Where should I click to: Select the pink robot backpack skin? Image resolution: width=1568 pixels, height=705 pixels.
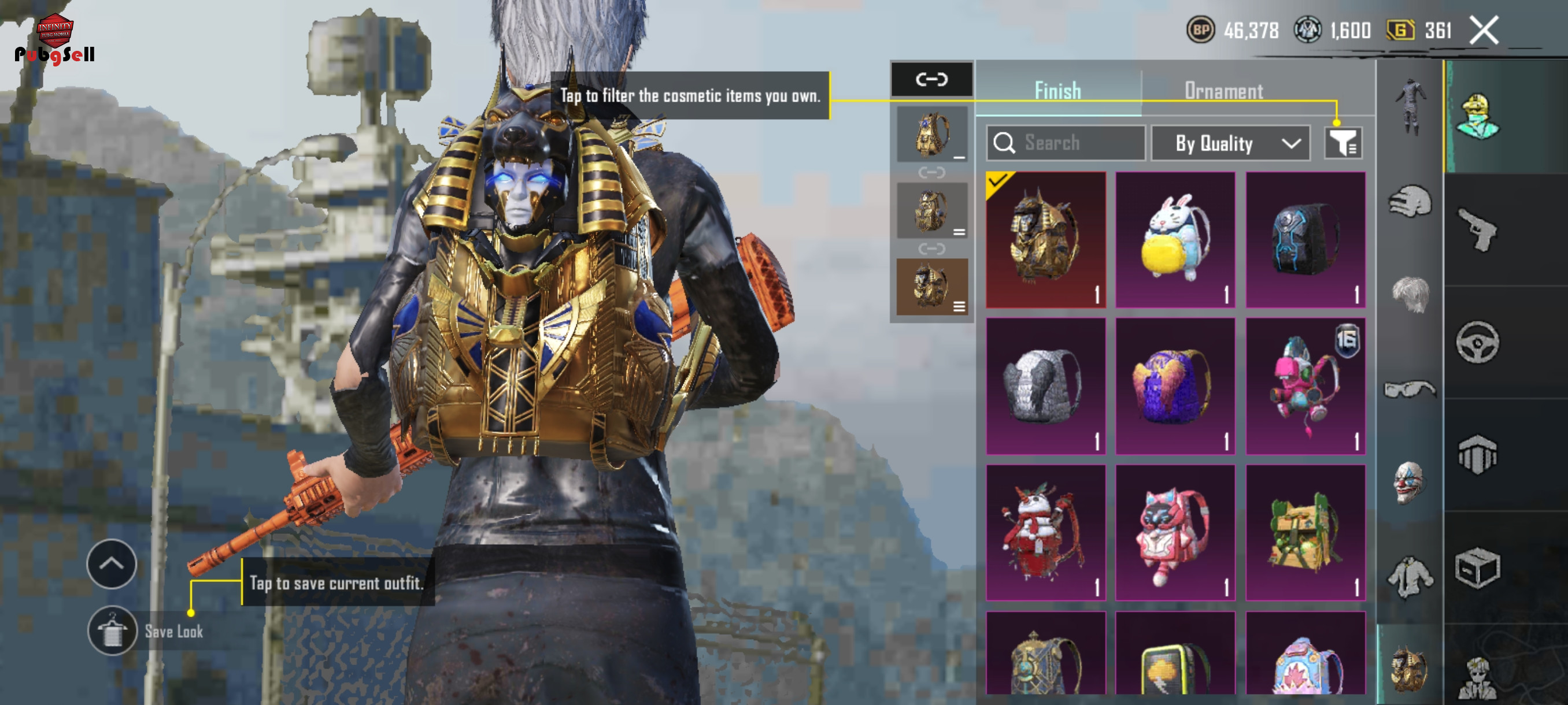coord(1306,385)
